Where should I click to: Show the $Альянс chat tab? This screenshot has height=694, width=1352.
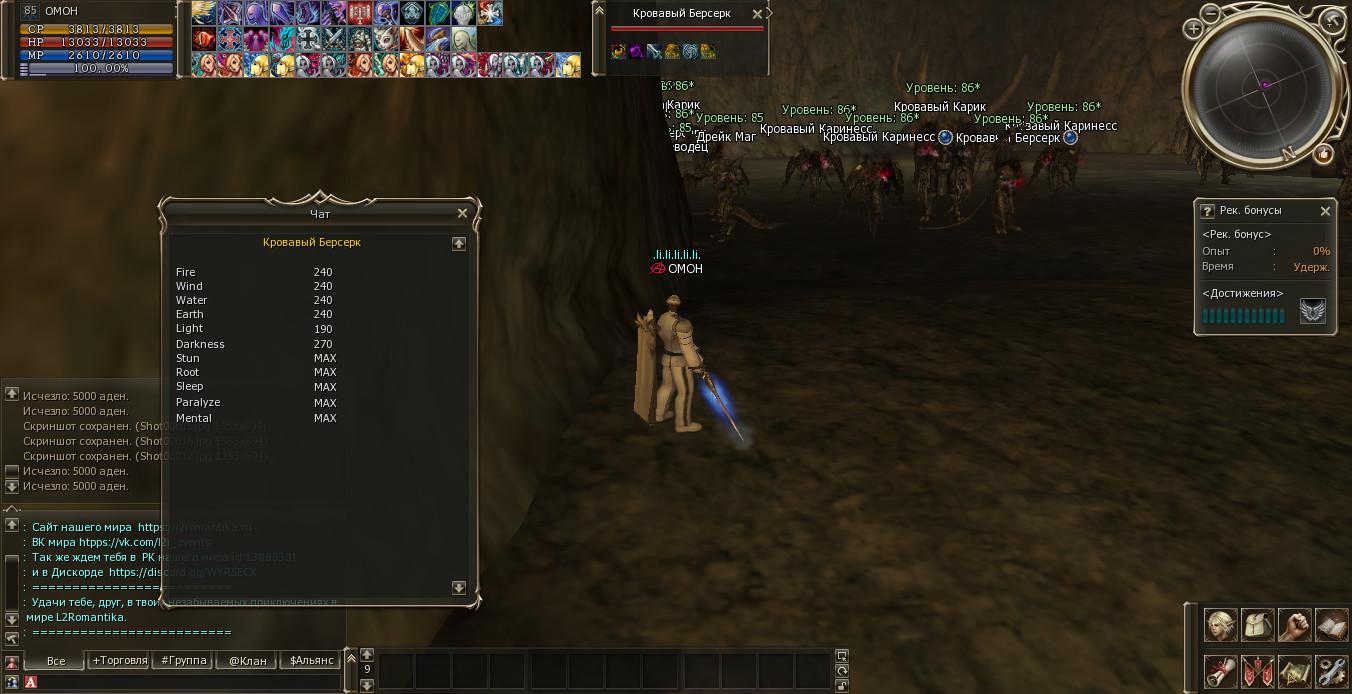(311, 661)
